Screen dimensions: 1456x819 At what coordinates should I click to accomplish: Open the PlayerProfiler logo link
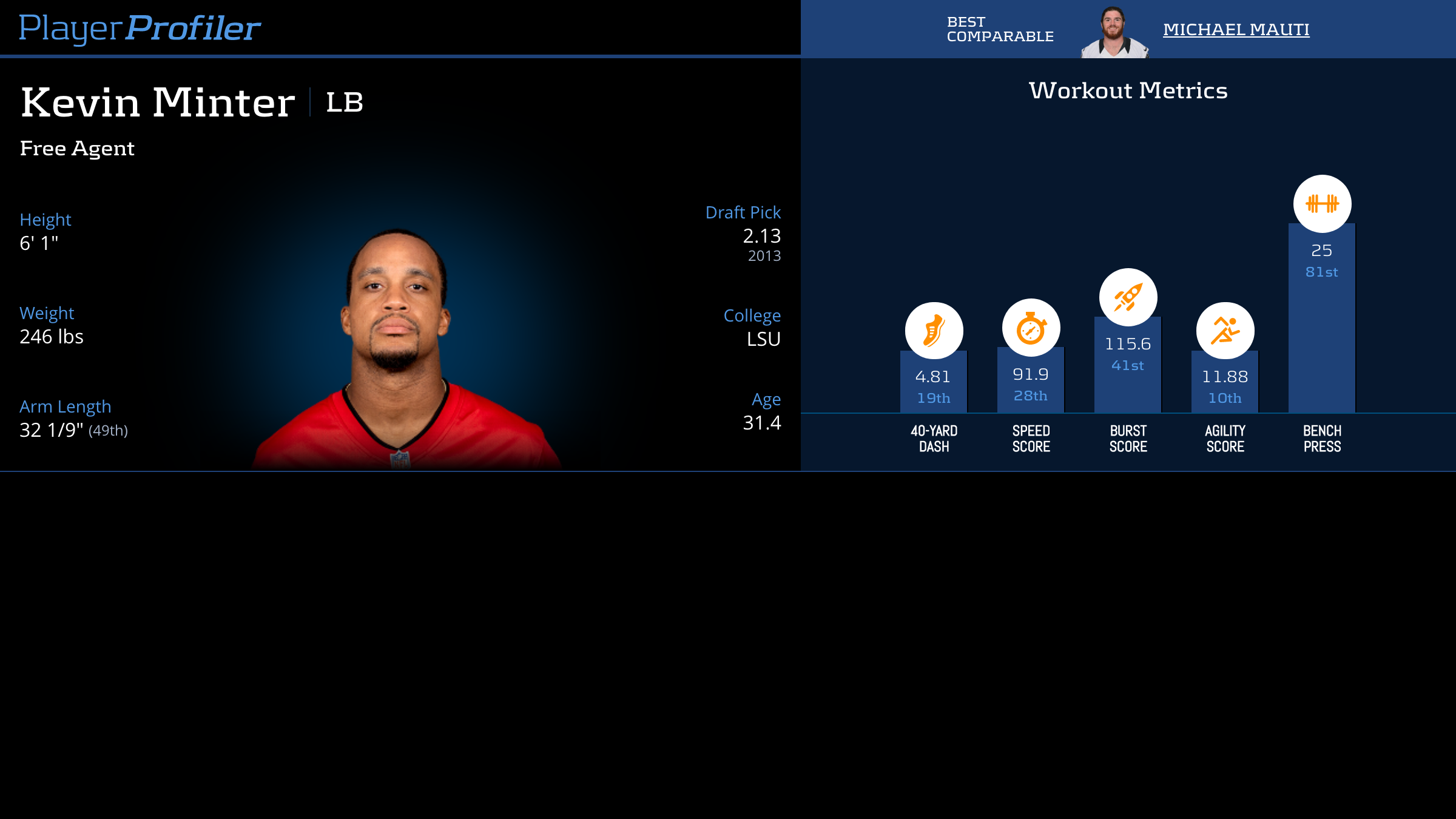[x=140, y=28]
